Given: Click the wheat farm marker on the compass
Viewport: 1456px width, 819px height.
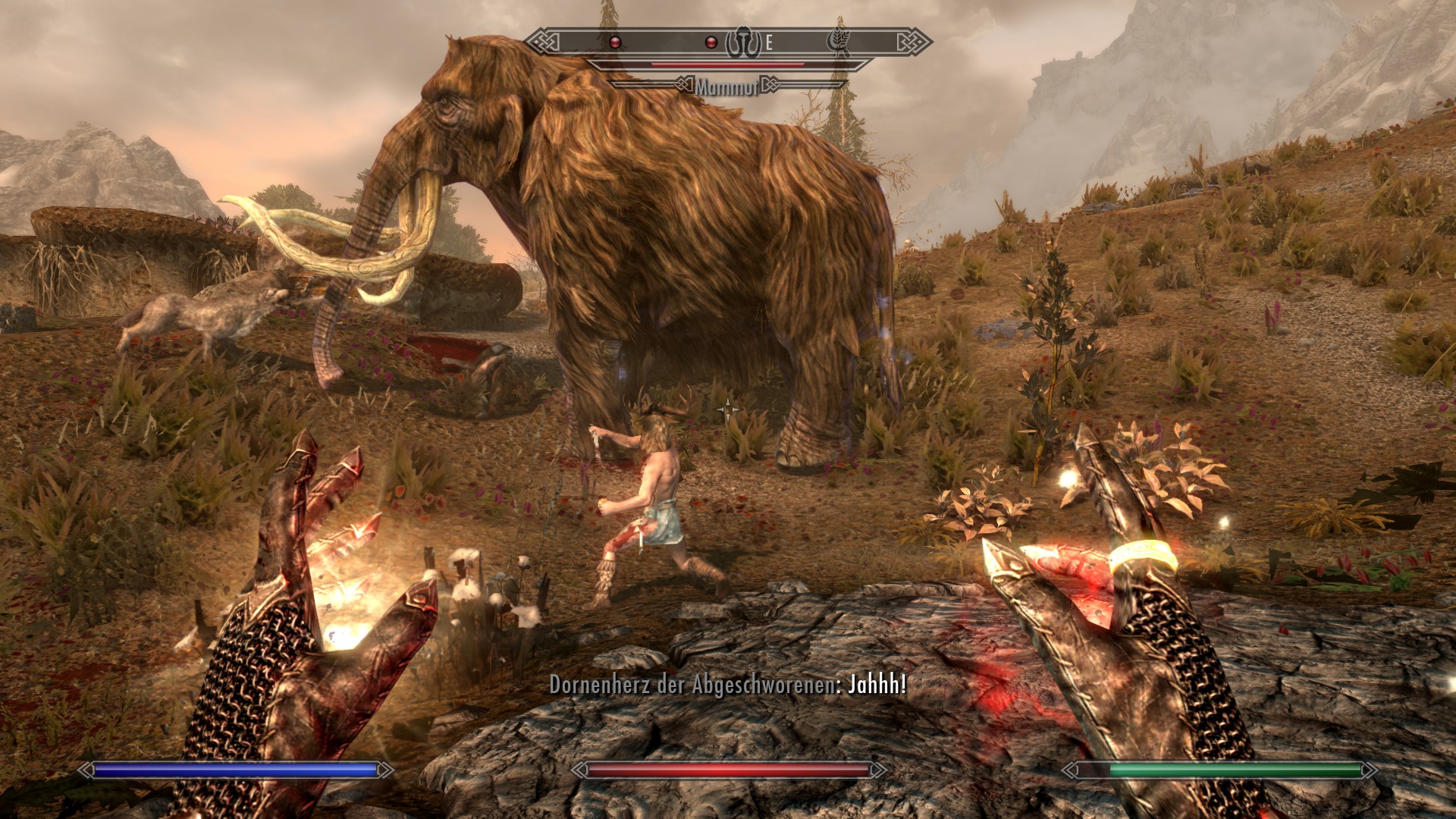Looking at the screenshot, I should (x=839, y=42).
